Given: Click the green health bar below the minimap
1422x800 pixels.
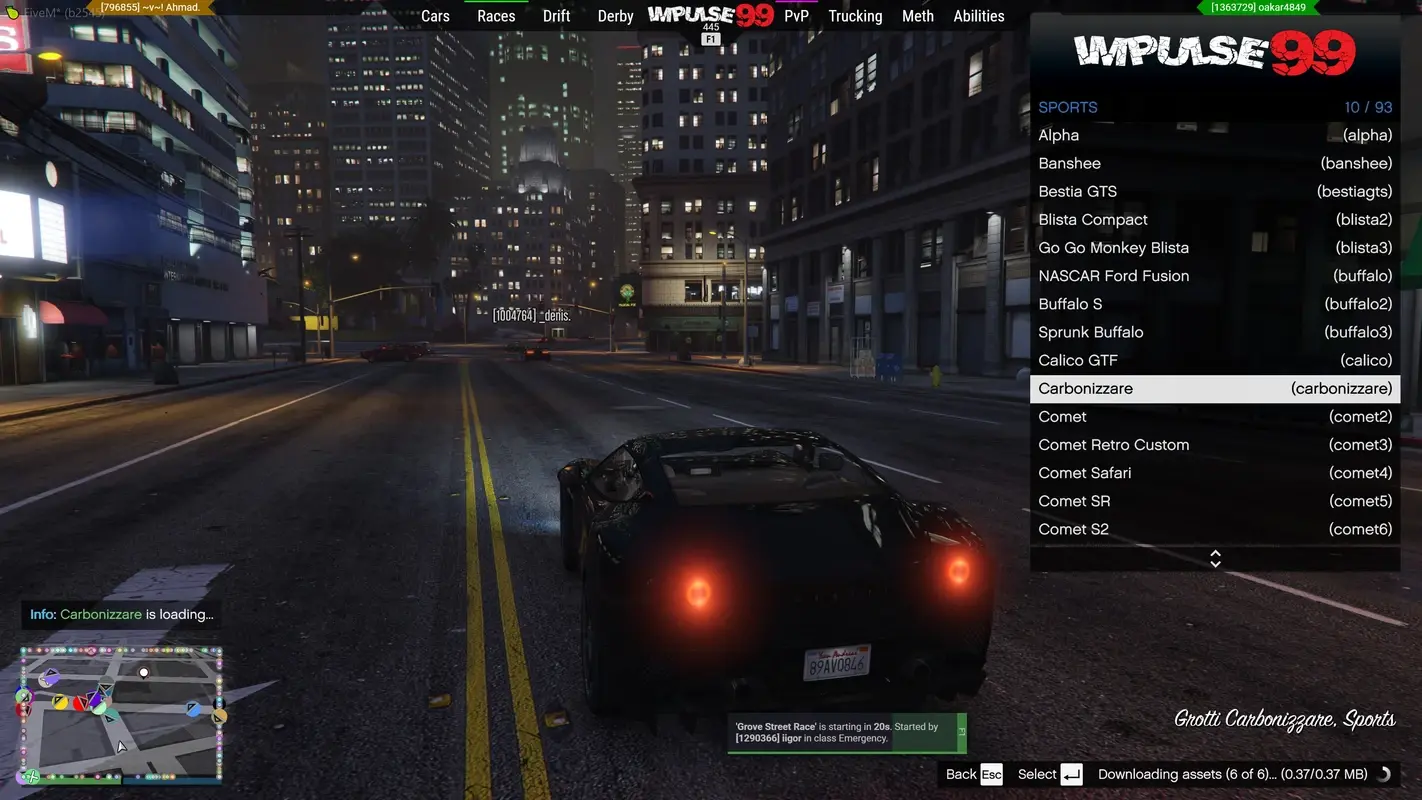Looking at the screenshot, I should (x=78, y=782).
